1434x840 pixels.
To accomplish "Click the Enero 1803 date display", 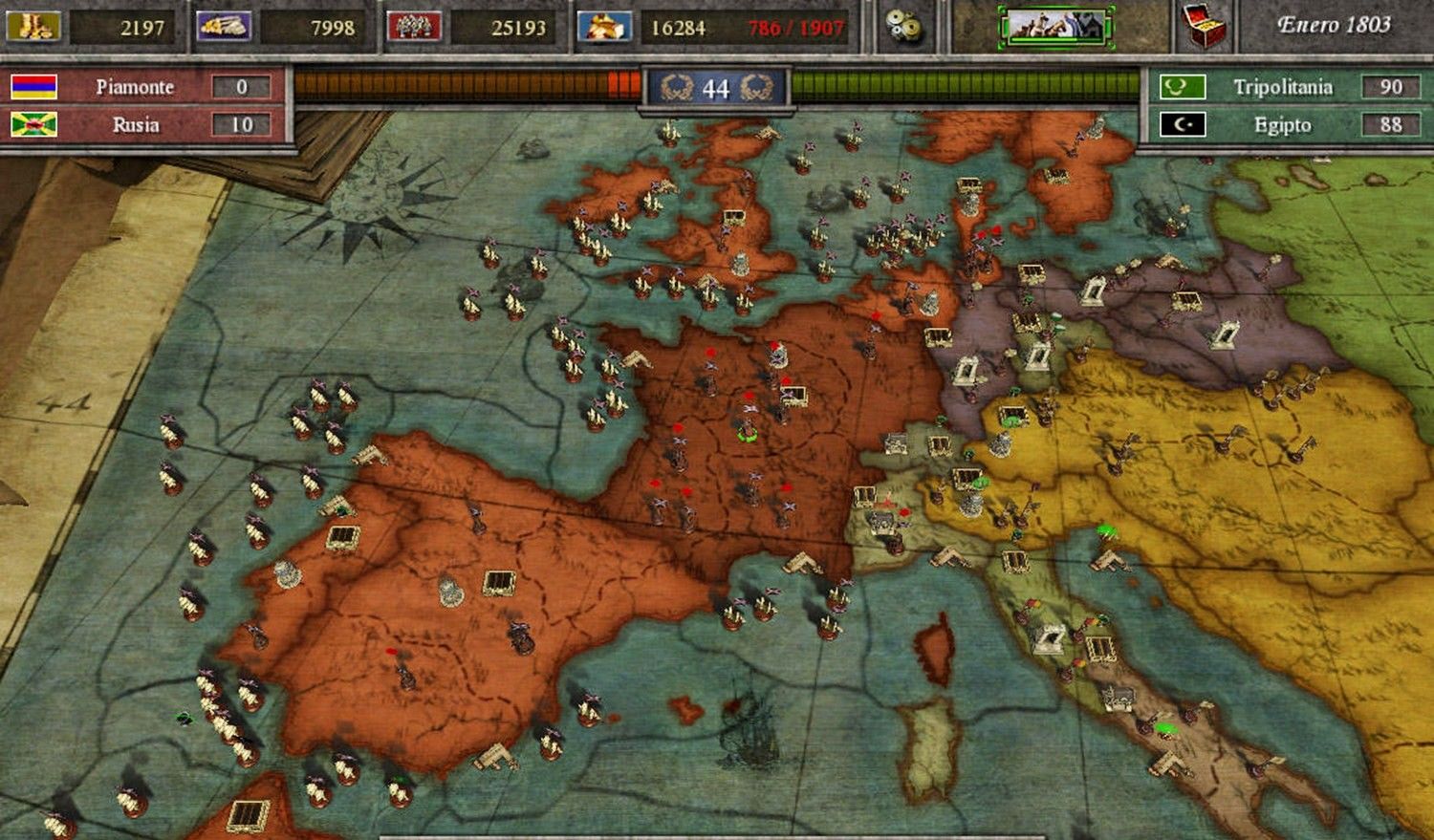I will pyautogui.click(x=1334, y=26).
